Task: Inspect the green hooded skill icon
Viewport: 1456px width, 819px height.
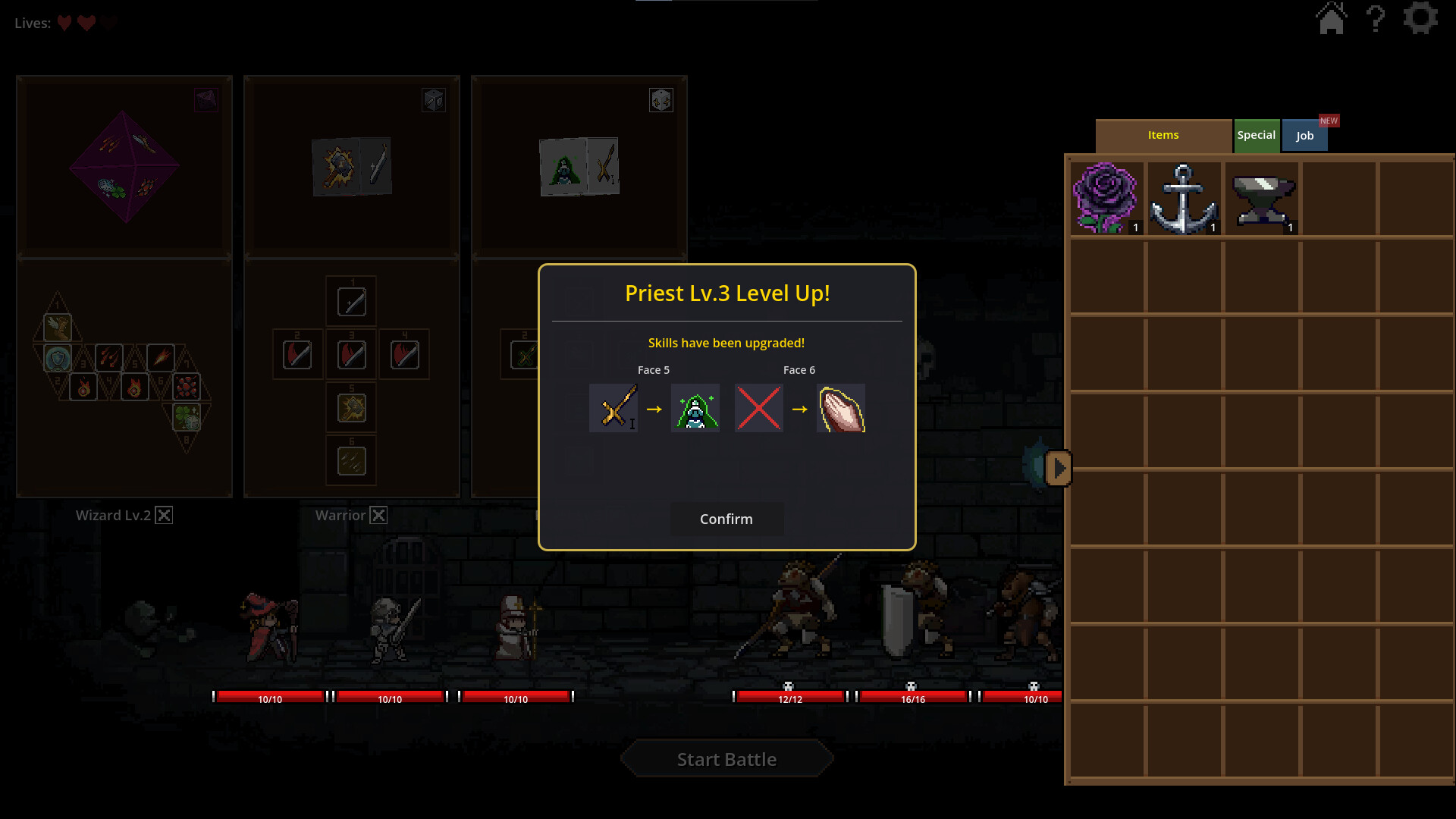Action: (695, 409)
